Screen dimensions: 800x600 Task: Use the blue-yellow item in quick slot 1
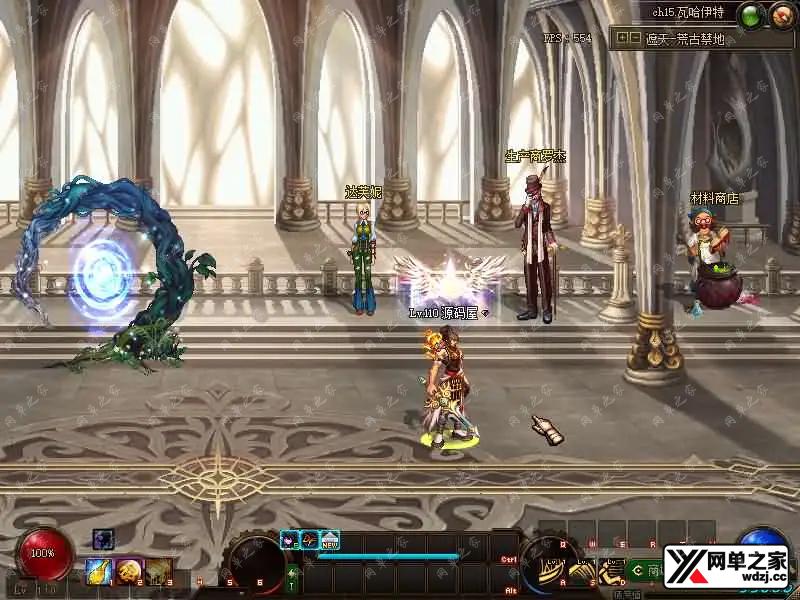coord(97,571)
